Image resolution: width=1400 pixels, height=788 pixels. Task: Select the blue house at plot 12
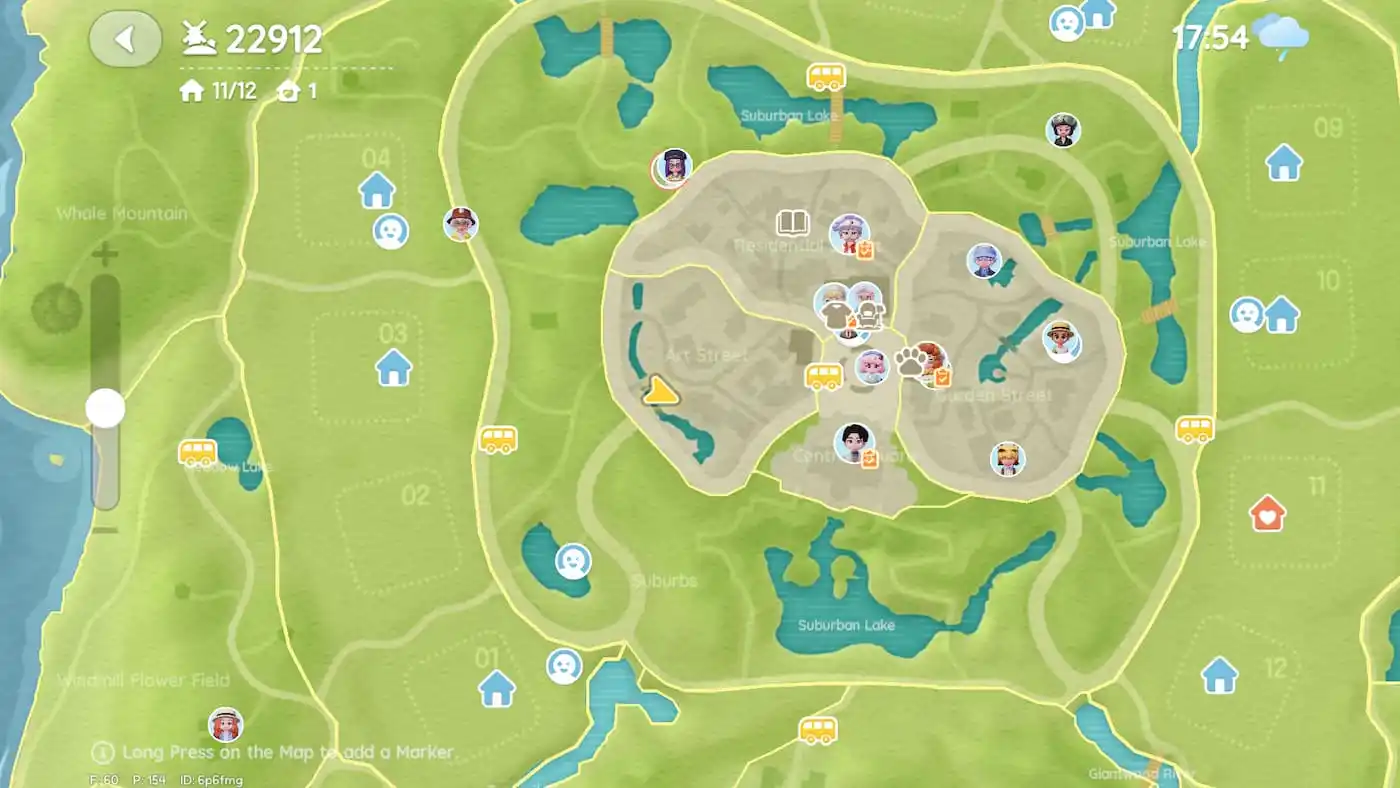[x=1219, y=675]
